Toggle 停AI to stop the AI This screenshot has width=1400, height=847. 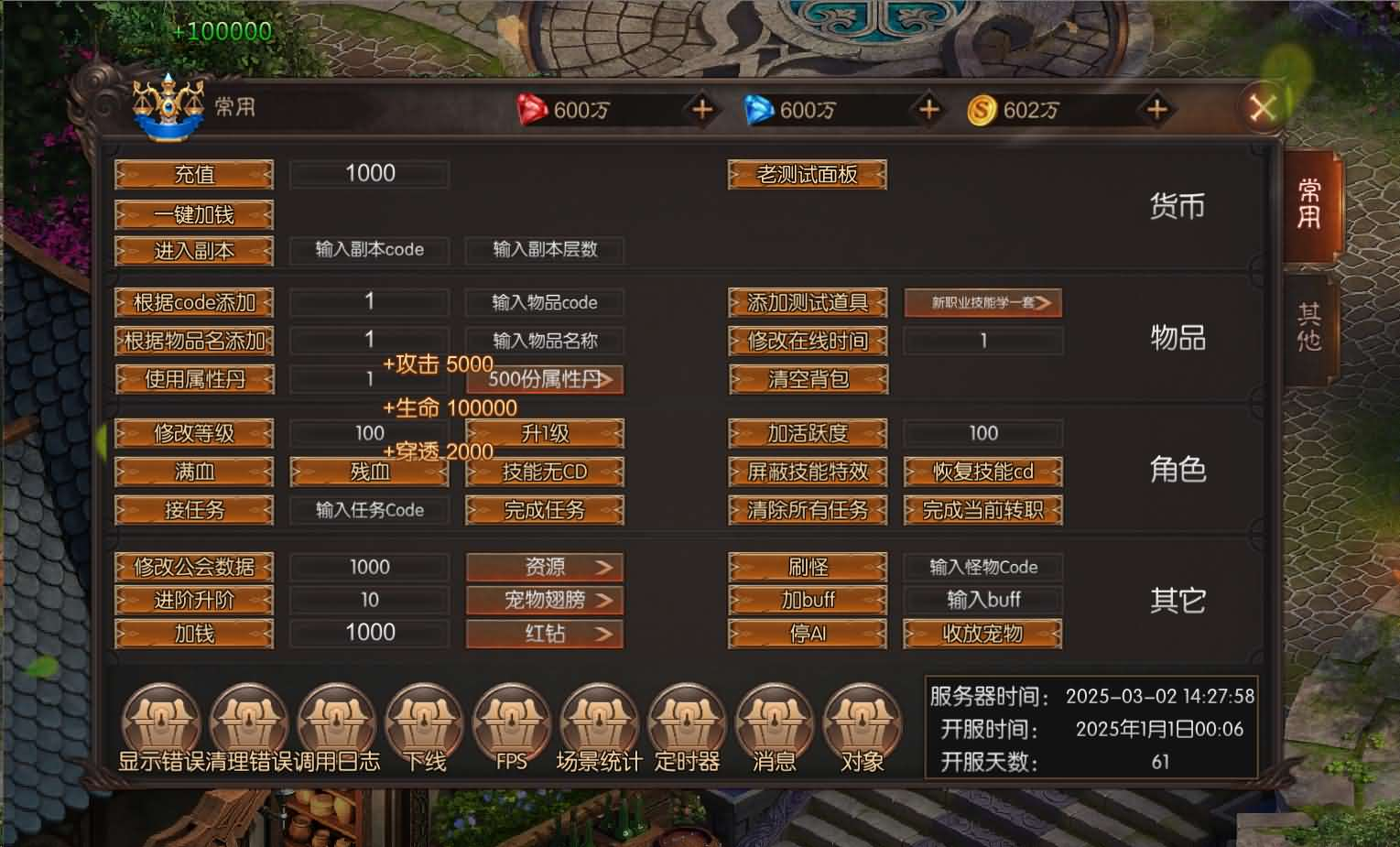click(x=807, y=633)
